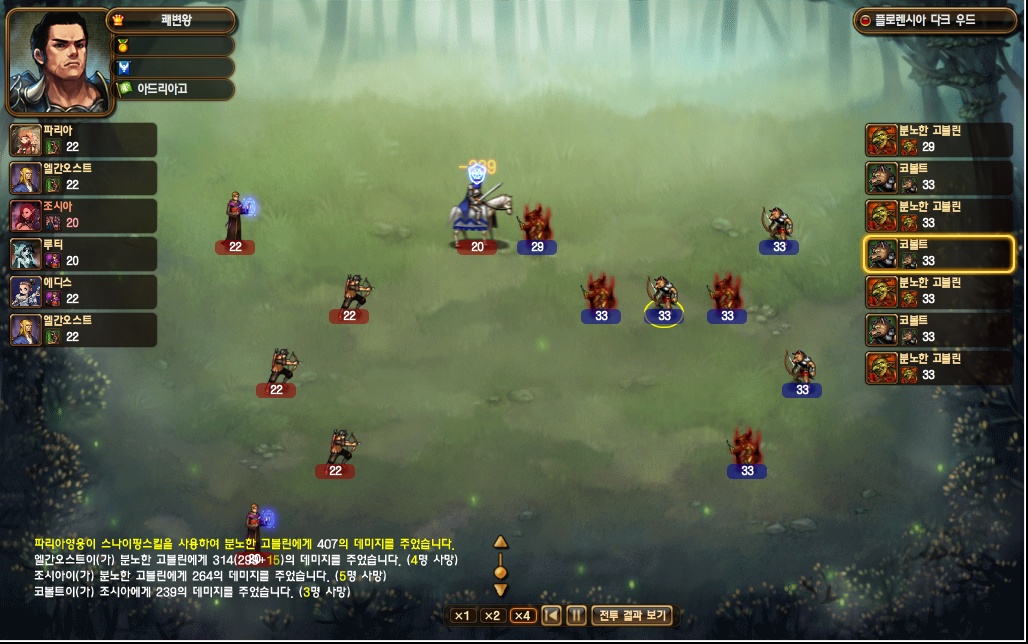
Task: Select the 분노한 고블린 row with 29 troops
Action: point(939,139)
